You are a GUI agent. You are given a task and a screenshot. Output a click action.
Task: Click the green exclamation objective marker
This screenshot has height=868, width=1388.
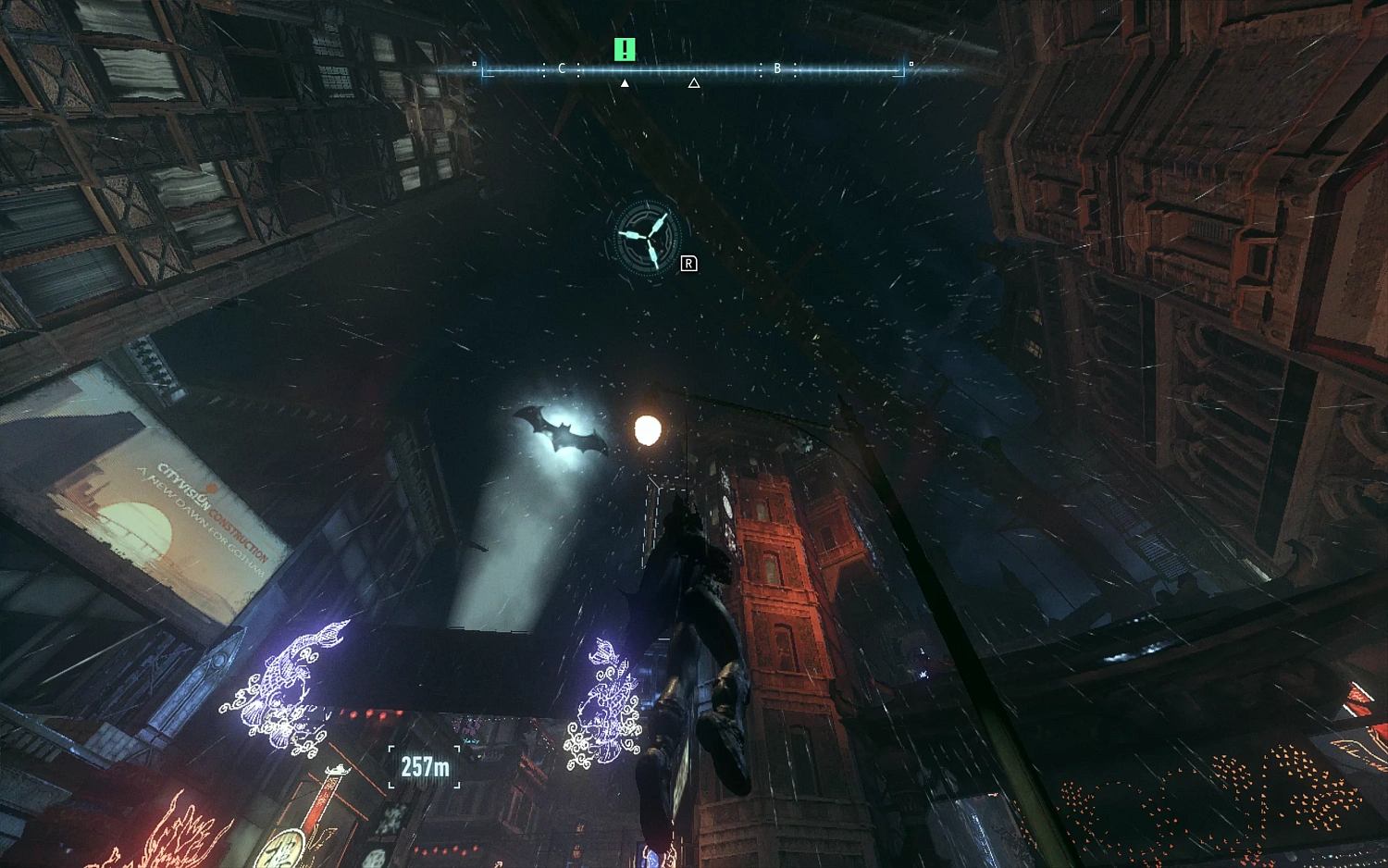(624, 49)
